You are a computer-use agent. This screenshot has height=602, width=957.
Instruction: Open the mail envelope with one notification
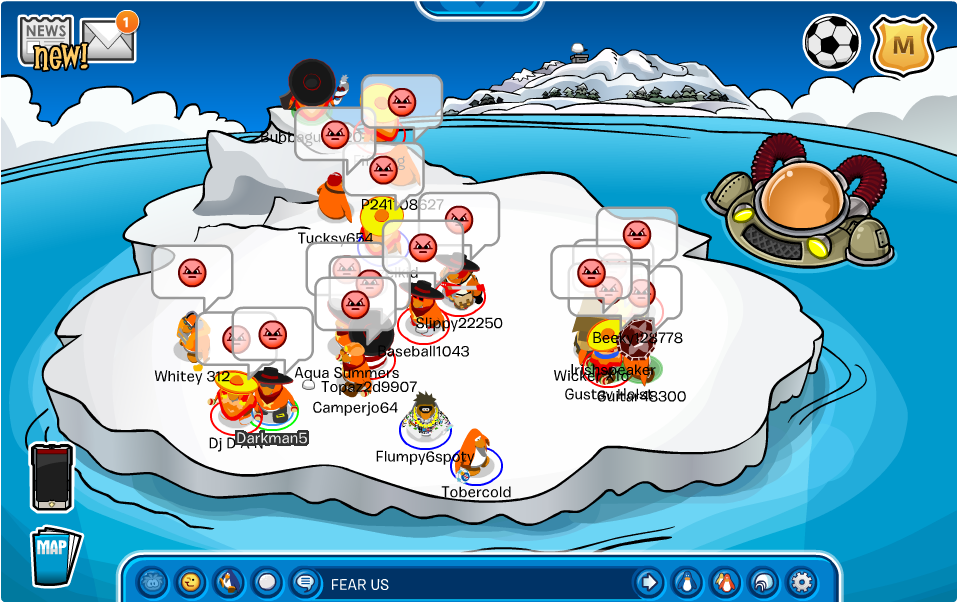point(108,39)
